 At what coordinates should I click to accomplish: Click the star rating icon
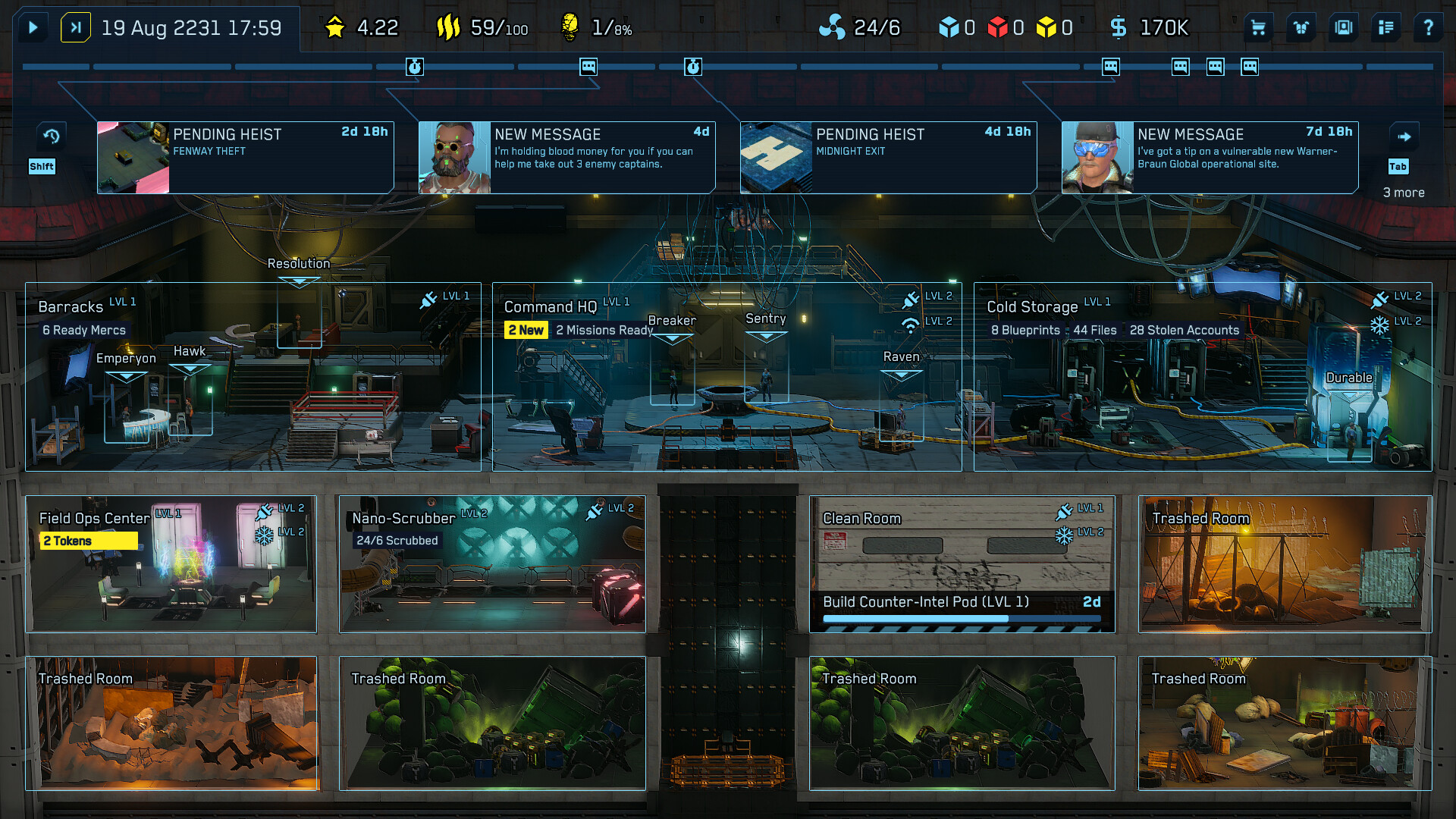[x=334, y=25]
